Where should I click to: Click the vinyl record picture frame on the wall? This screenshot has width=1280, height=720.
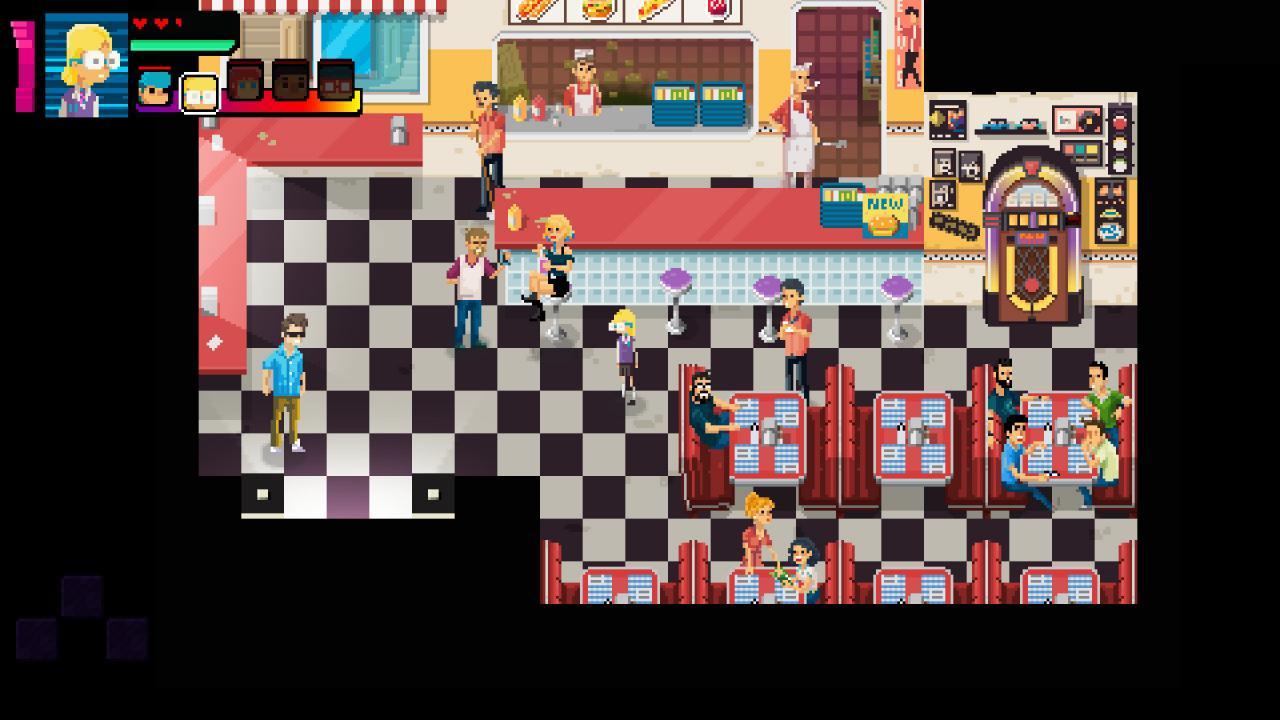tap(1076, 121)
